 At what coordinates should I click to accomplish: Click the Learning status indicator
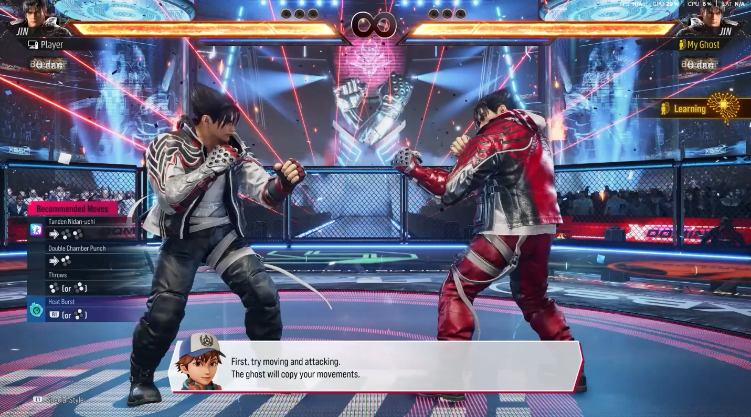coord(700,108)
